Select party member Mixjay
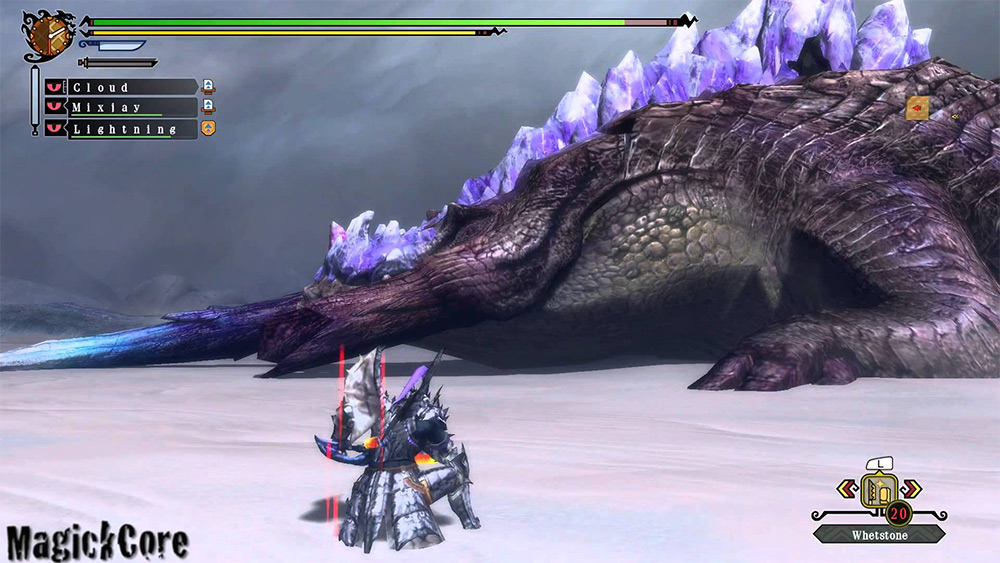1000x563 pixels. [130, 107]
